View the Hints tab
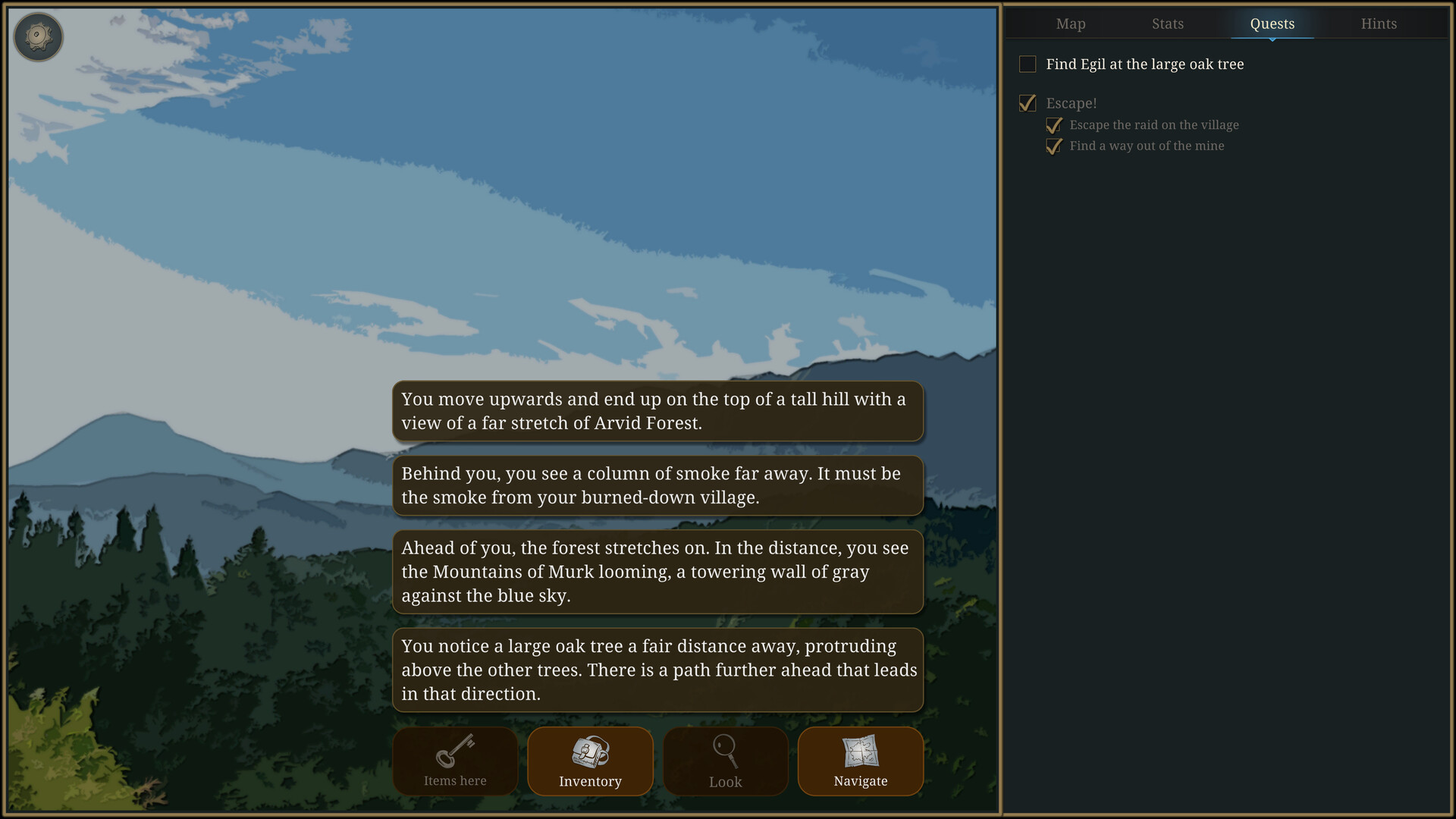Image resolution: width=1456 pixels, height=819 pixels. coord(1379,24)
